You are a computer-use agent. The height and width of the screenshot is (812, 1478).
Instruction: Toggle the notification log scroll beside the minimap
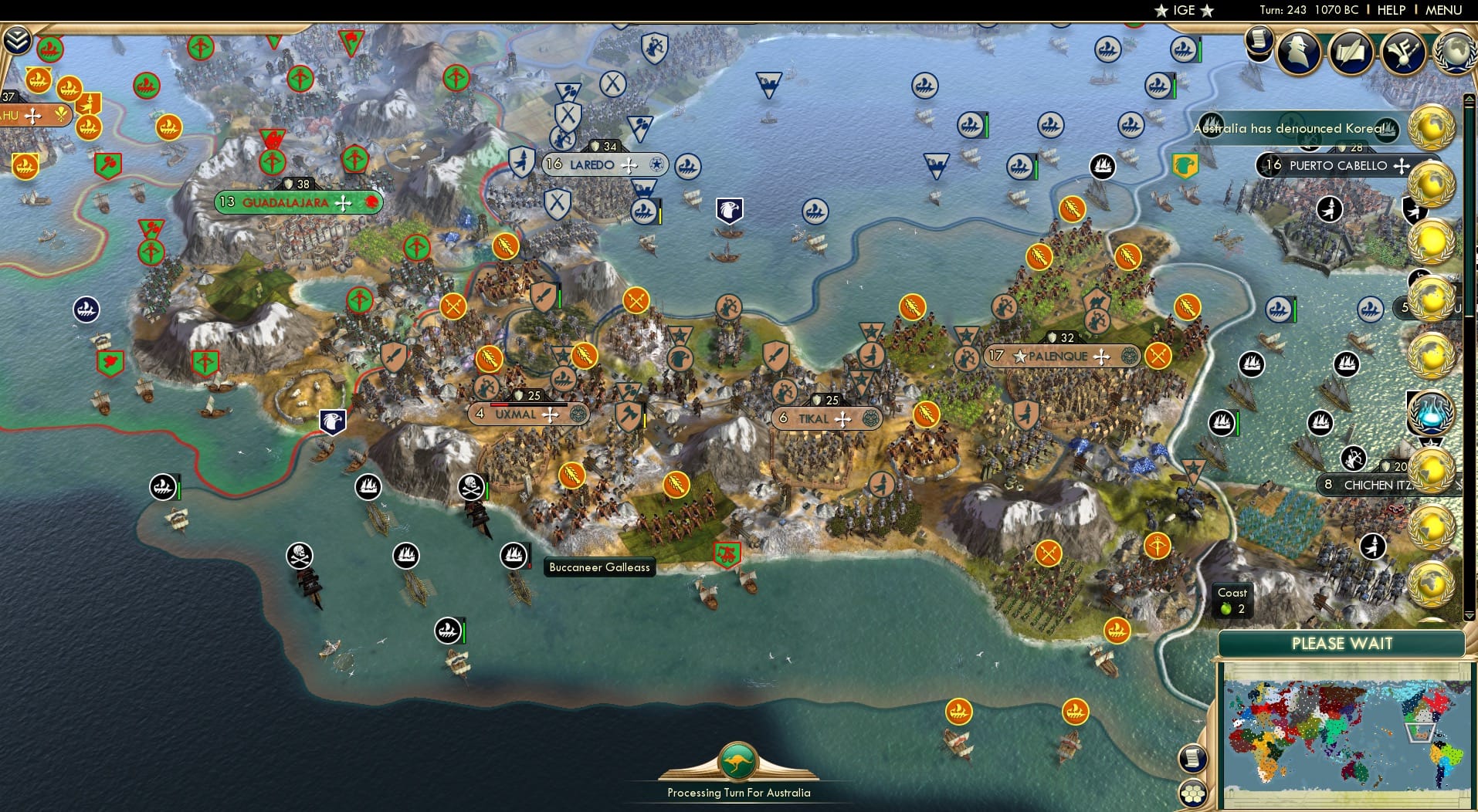pyautogui.click(x=1192, y=757)
